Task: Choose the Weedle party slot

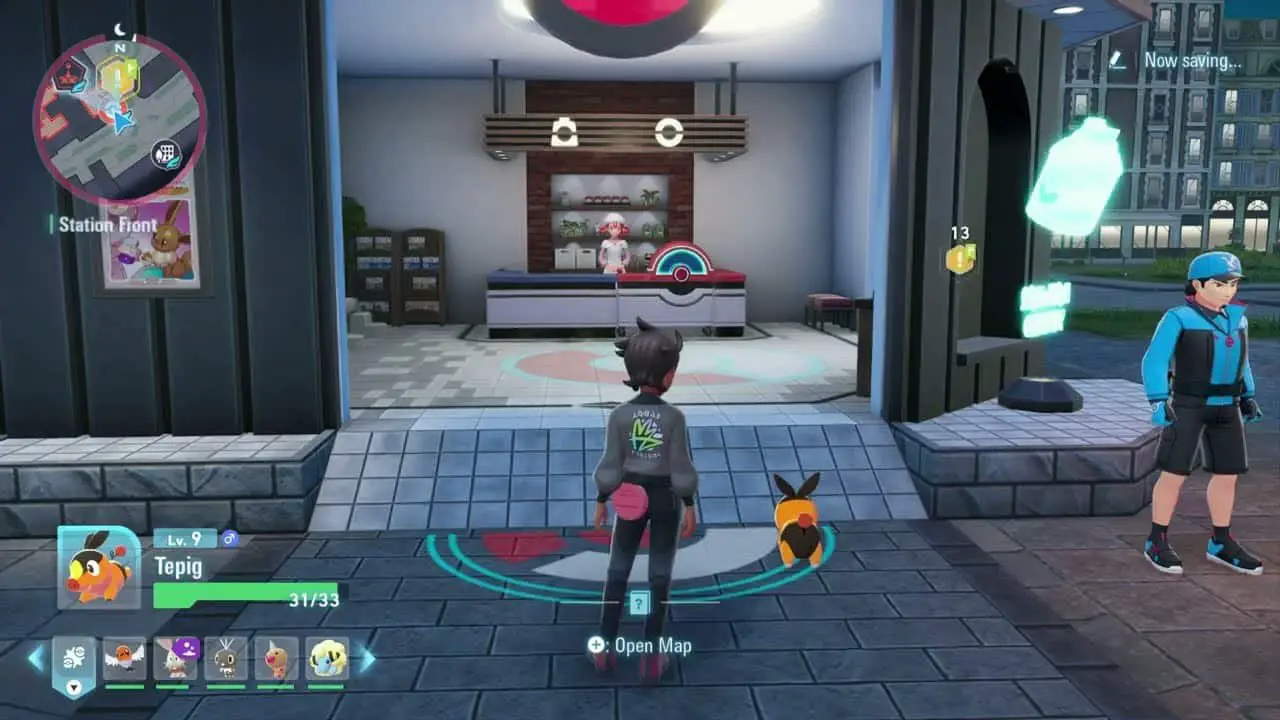Action: tap(276, 658)
